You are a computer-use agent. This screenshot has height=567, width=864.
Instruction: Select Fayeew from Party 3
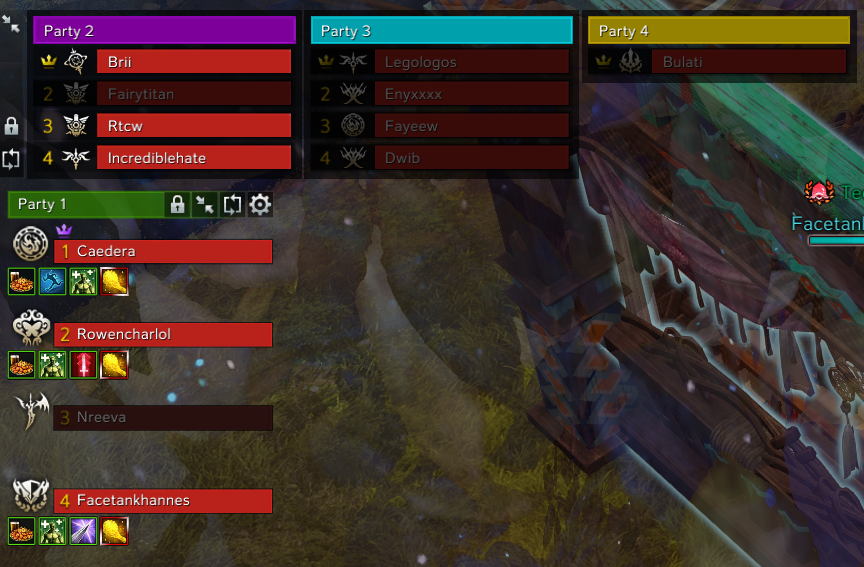(x=471, y=126)
